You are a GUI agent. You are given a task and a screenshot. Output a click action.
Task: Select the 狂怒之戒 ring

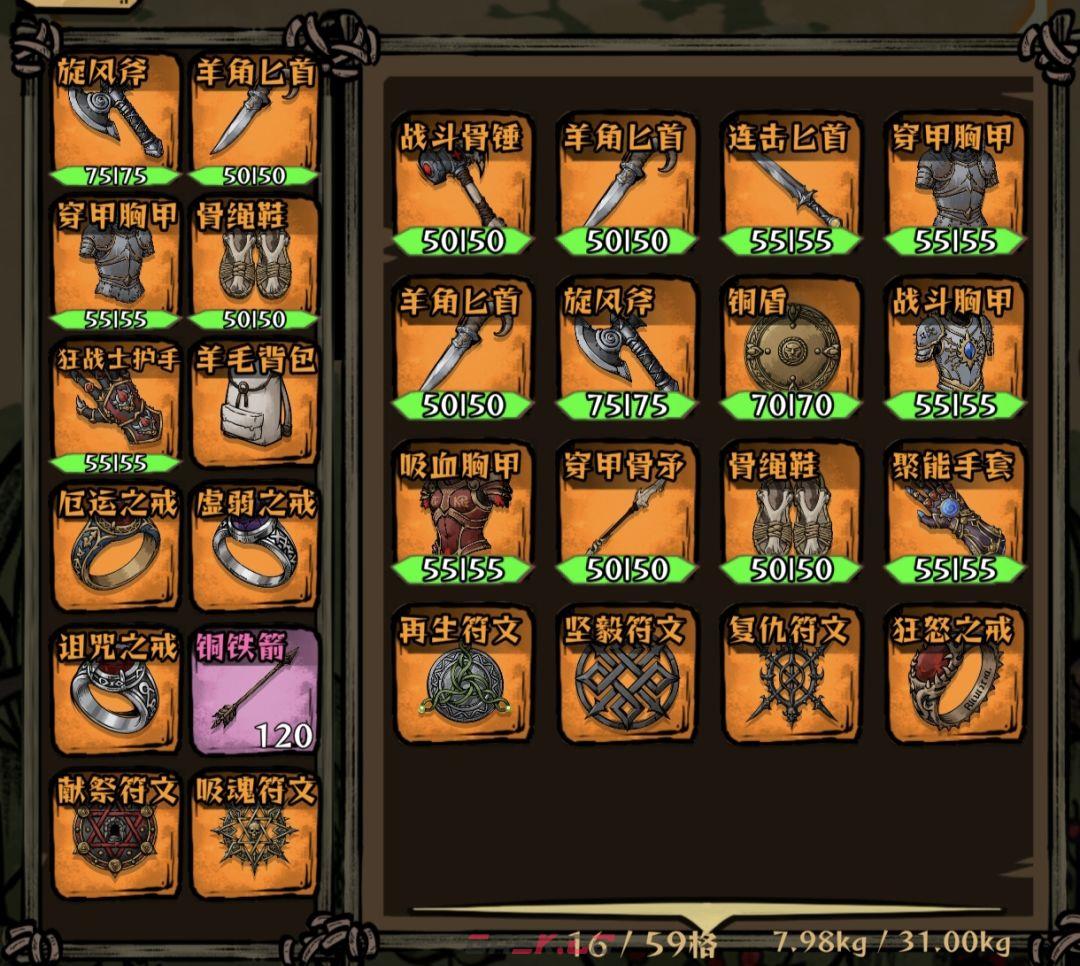tap(954, 677)
